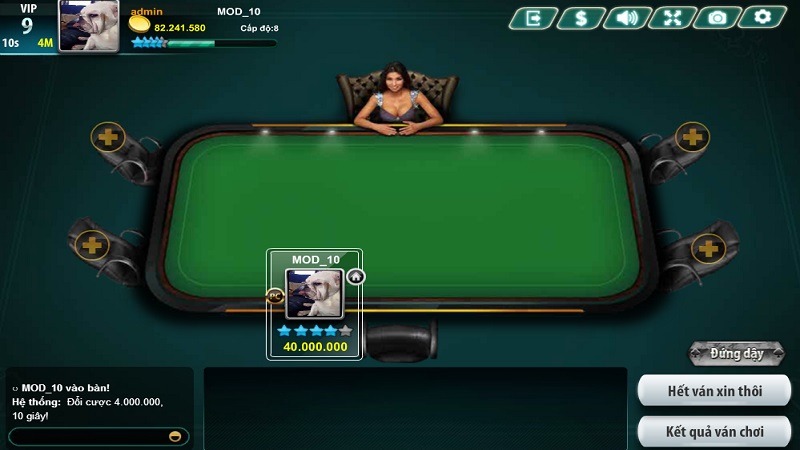Select the MOD_10 player avatar at the table
The height and width of the screenshot is (450, 800).
[x=315, y=294]
